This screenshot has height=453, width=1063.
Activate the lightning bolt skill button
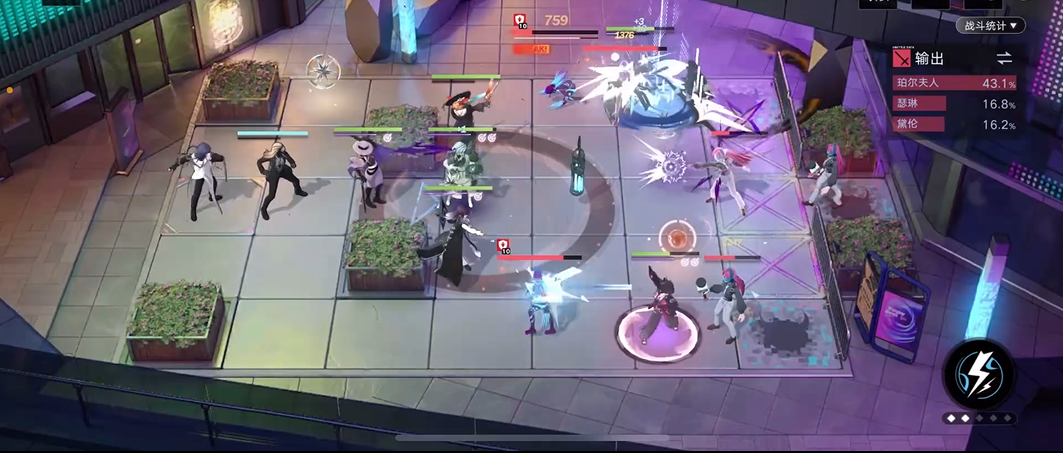tap(979, 374)
